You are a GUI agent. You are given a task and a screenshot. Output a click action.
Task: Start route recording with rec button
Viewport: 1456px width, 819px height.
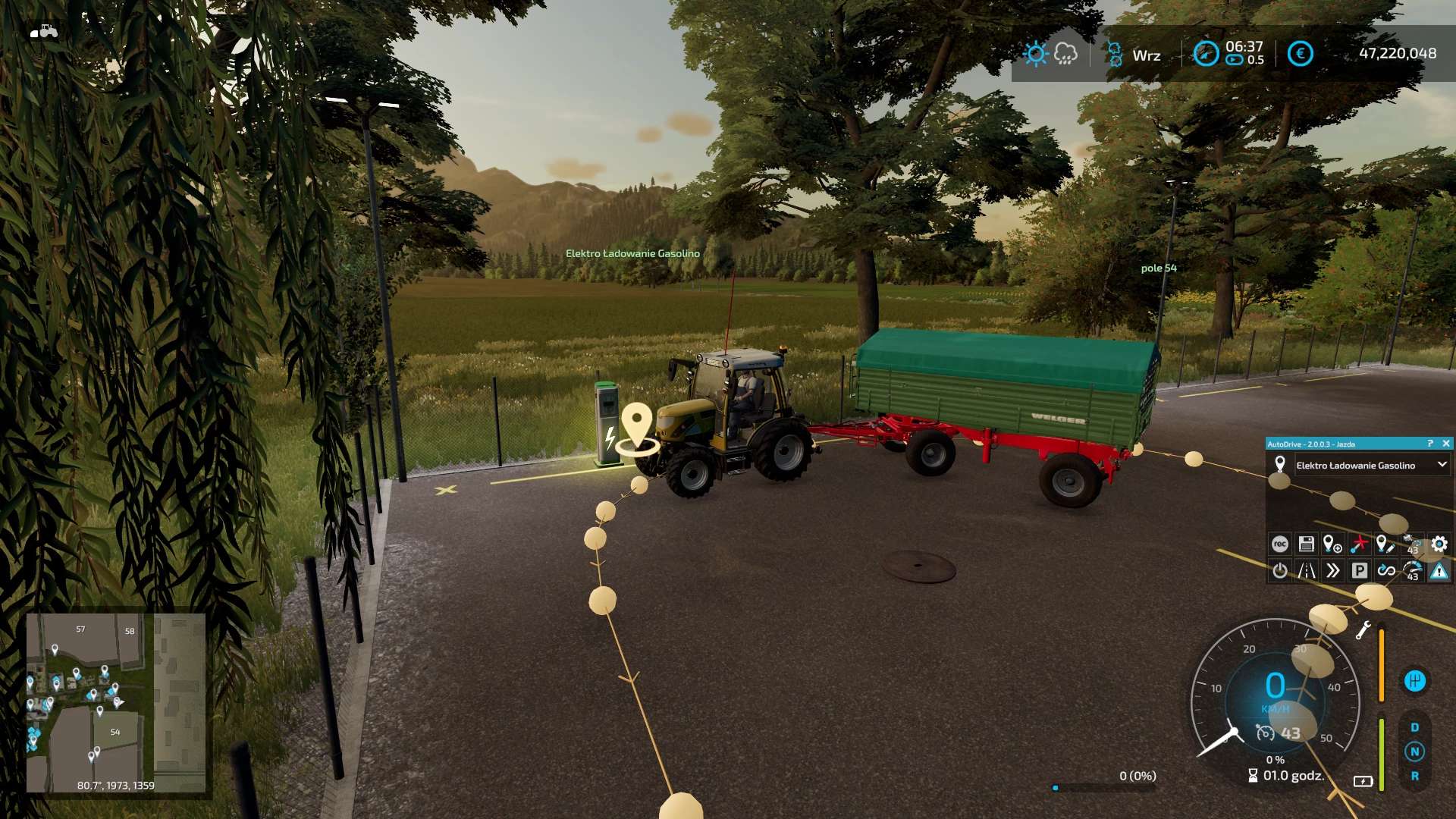(1280, 544)
